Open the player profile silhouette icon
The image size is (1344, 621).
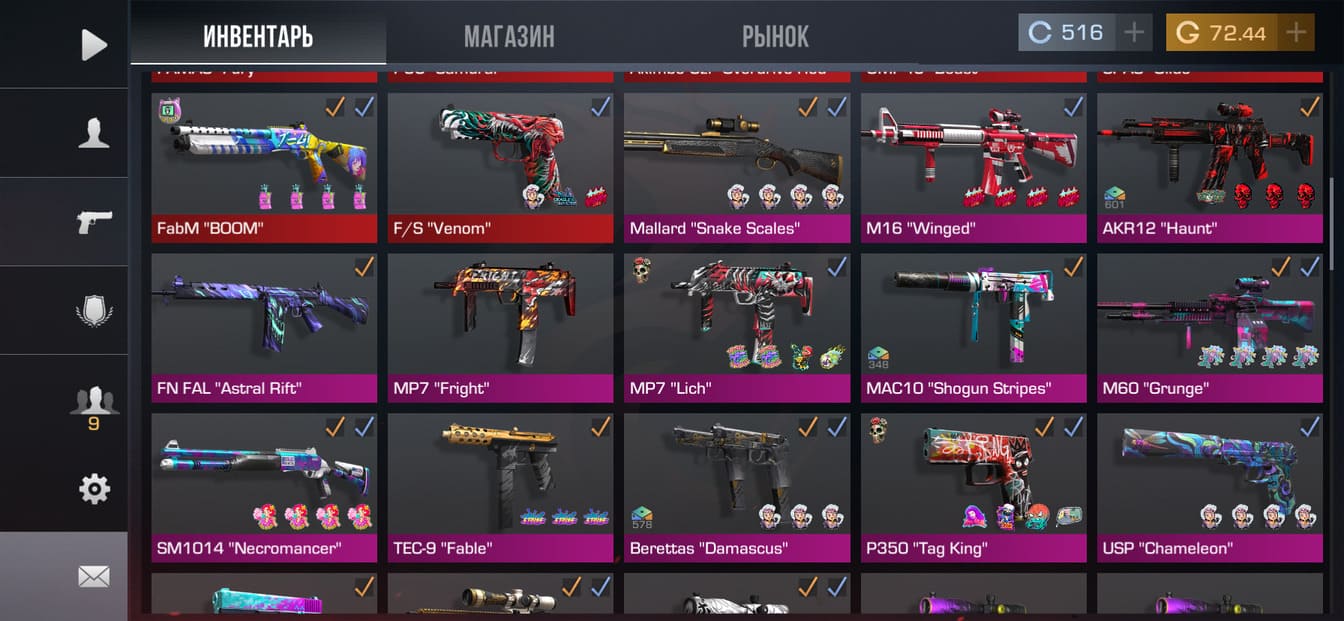93,133
